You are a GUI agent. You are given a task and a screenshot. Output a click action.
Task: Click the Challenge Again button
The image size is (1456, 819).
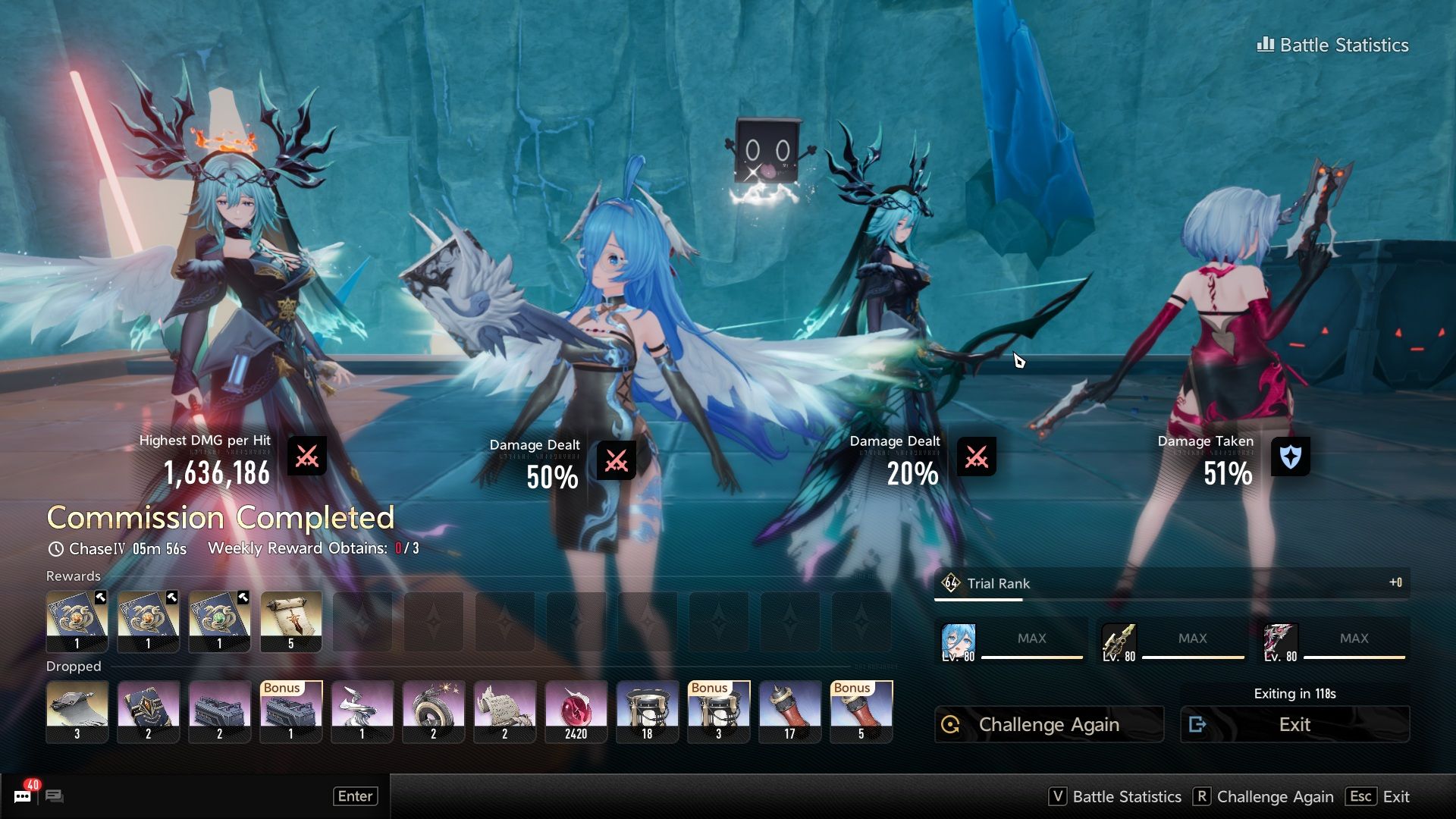[1049, 724]
